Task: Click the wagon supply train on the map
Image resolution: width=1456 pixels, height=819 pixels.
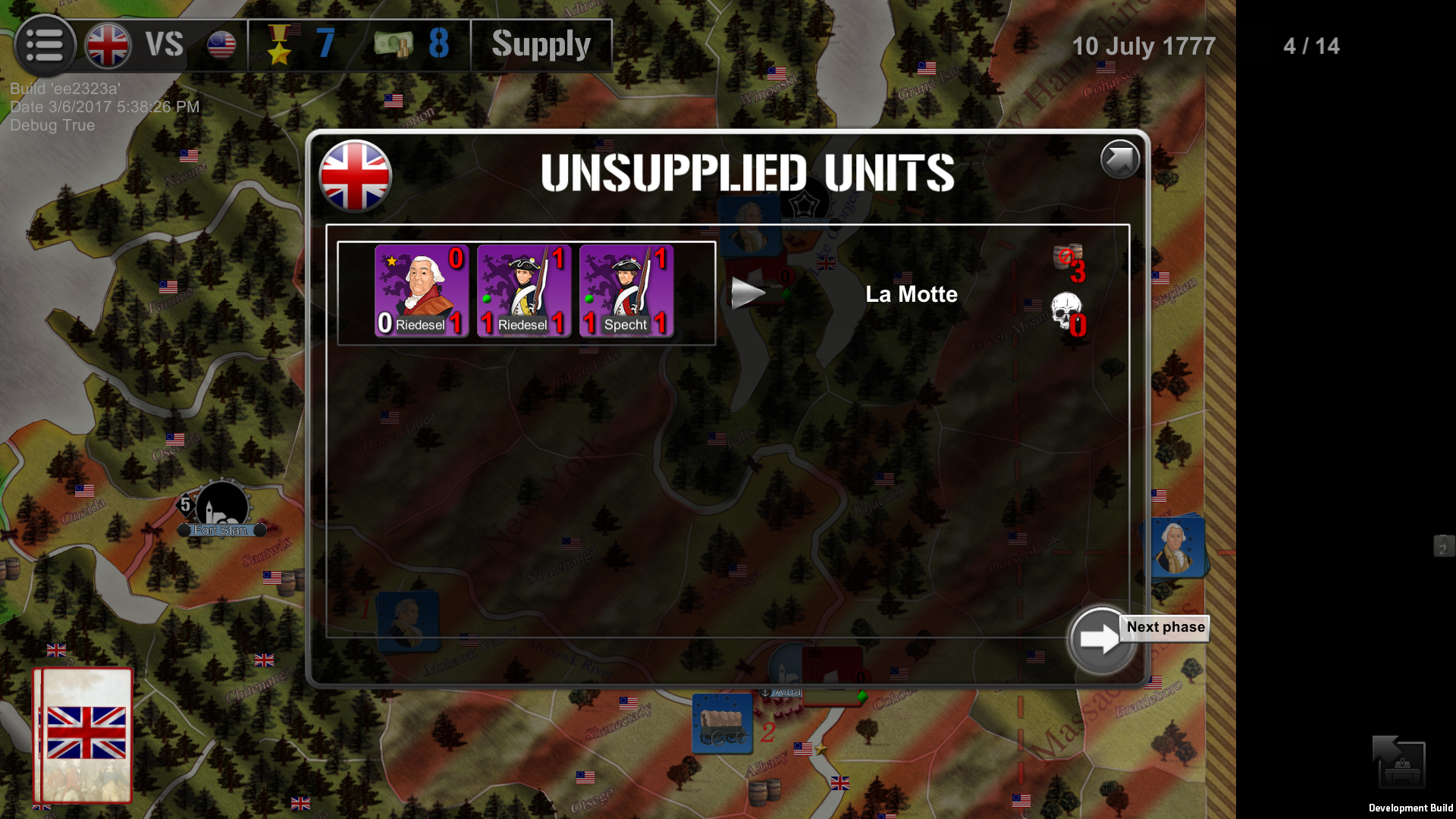Action: (720, 722)
